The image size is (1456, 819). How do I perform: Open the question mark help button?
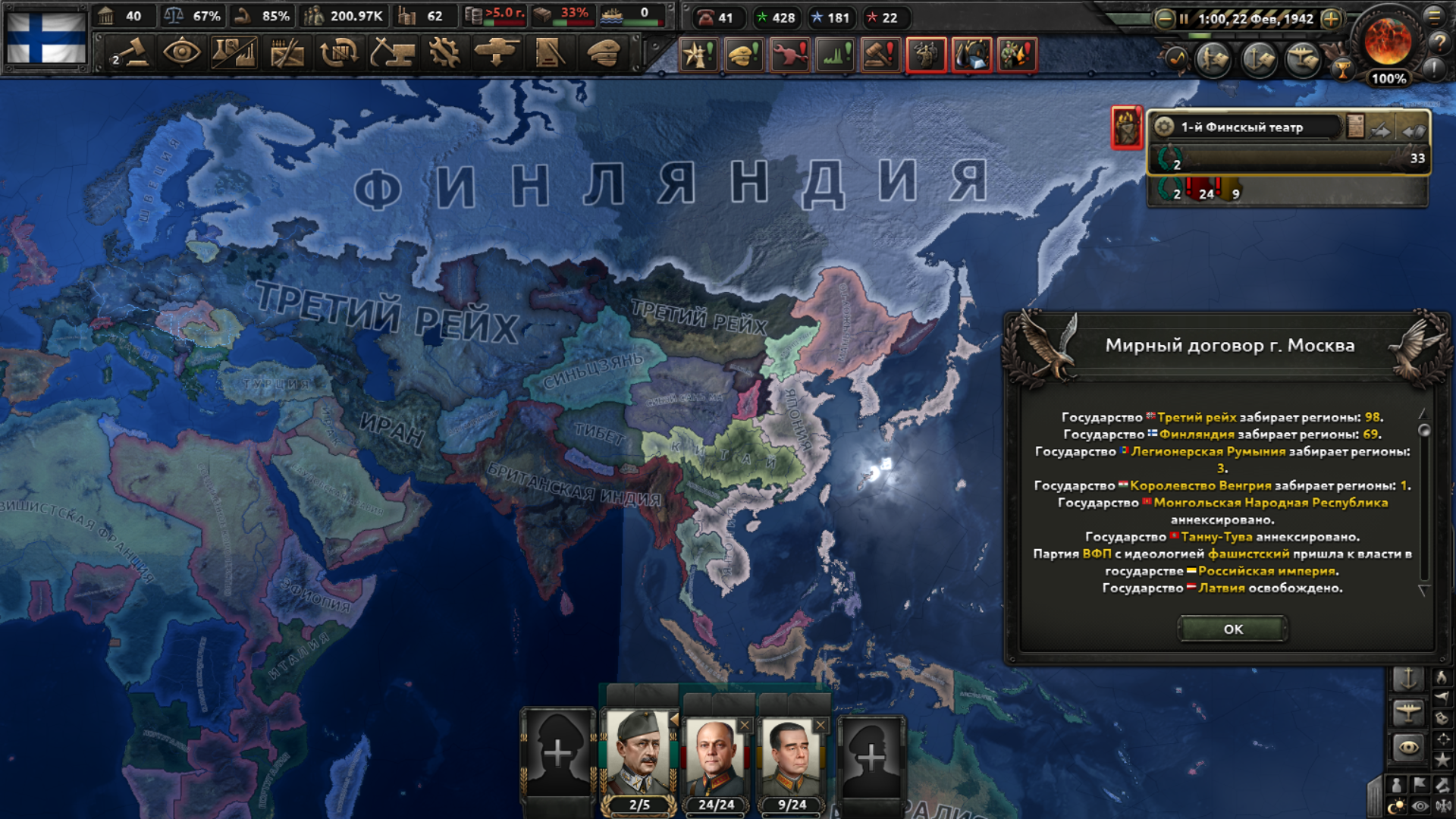click(1439, 43)
